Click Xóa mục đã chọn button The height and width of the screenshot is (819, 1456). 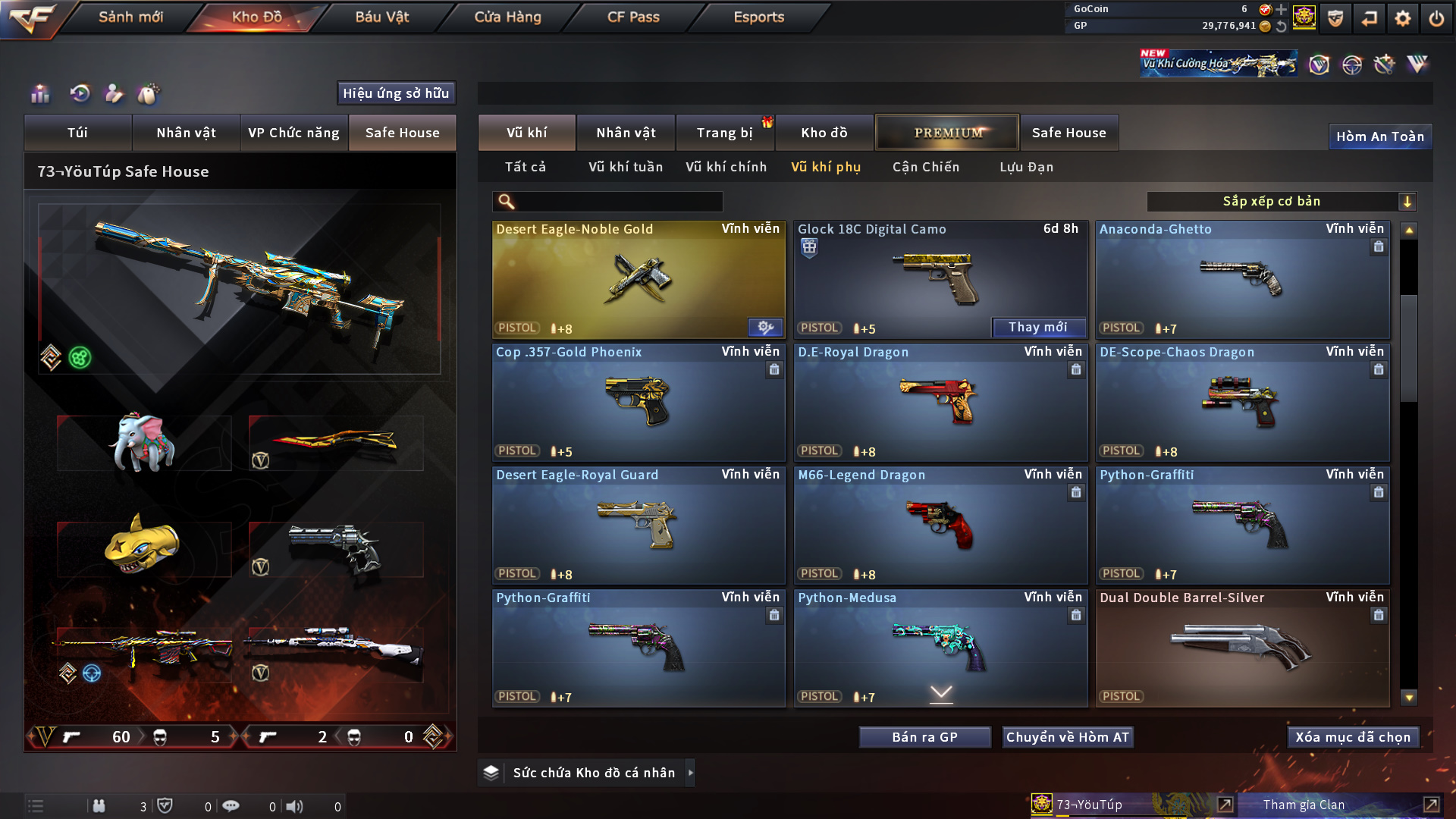pyautogui.click(x=1352, y=737)
